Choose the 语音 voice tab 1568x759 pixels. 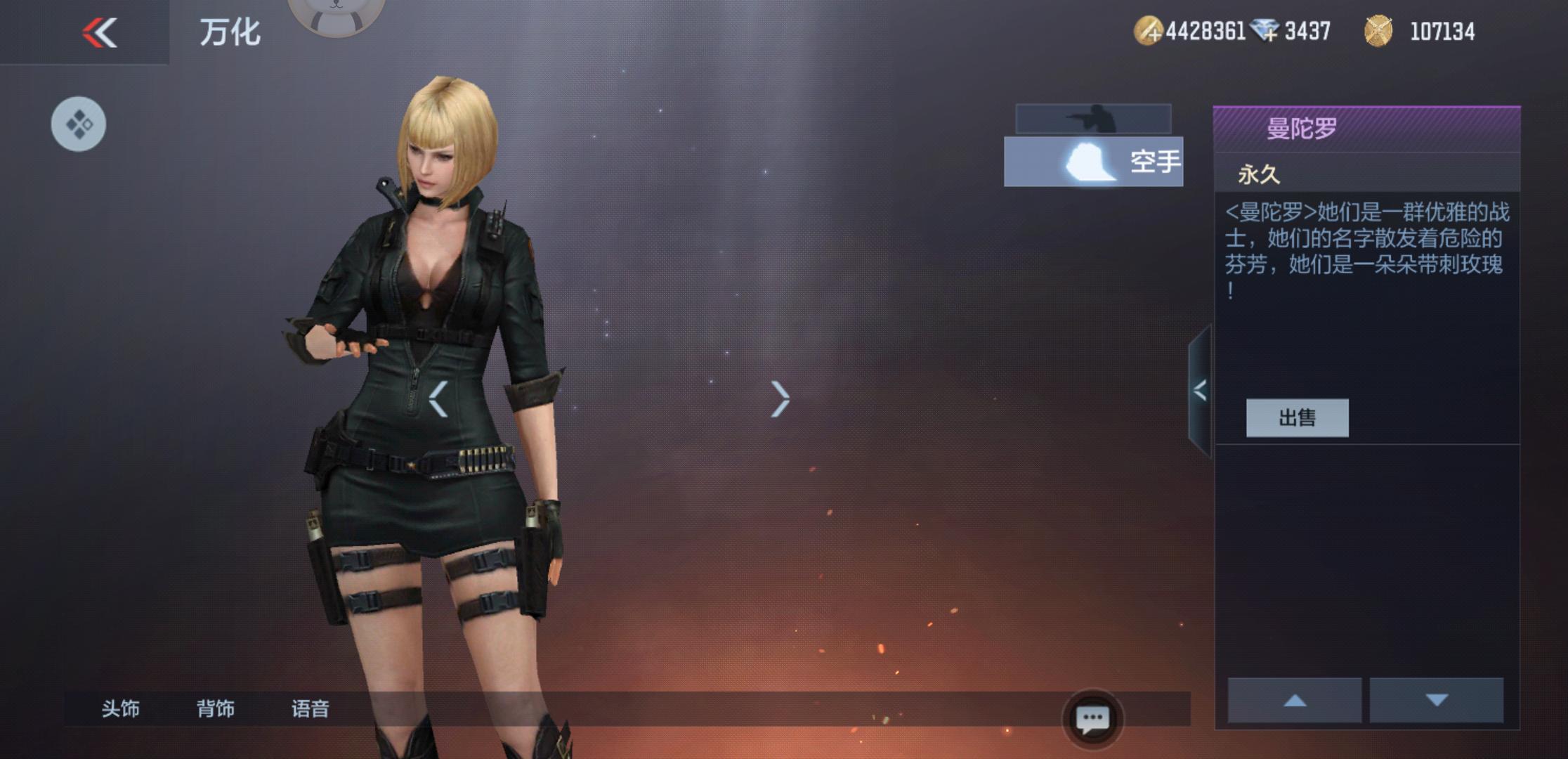310,708
